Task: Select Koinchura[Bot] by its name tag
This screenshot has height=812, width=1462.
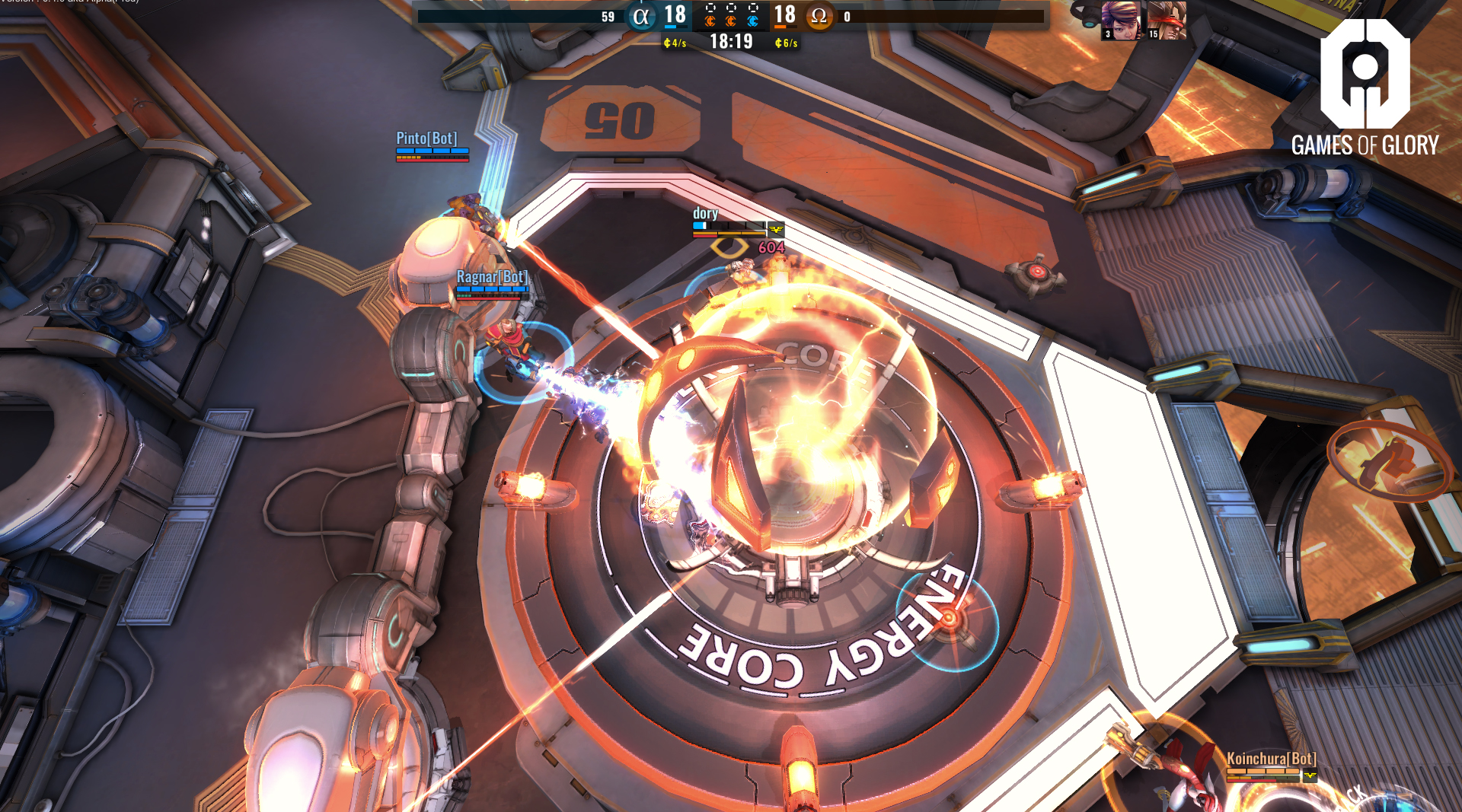Action: [1271, 759]
